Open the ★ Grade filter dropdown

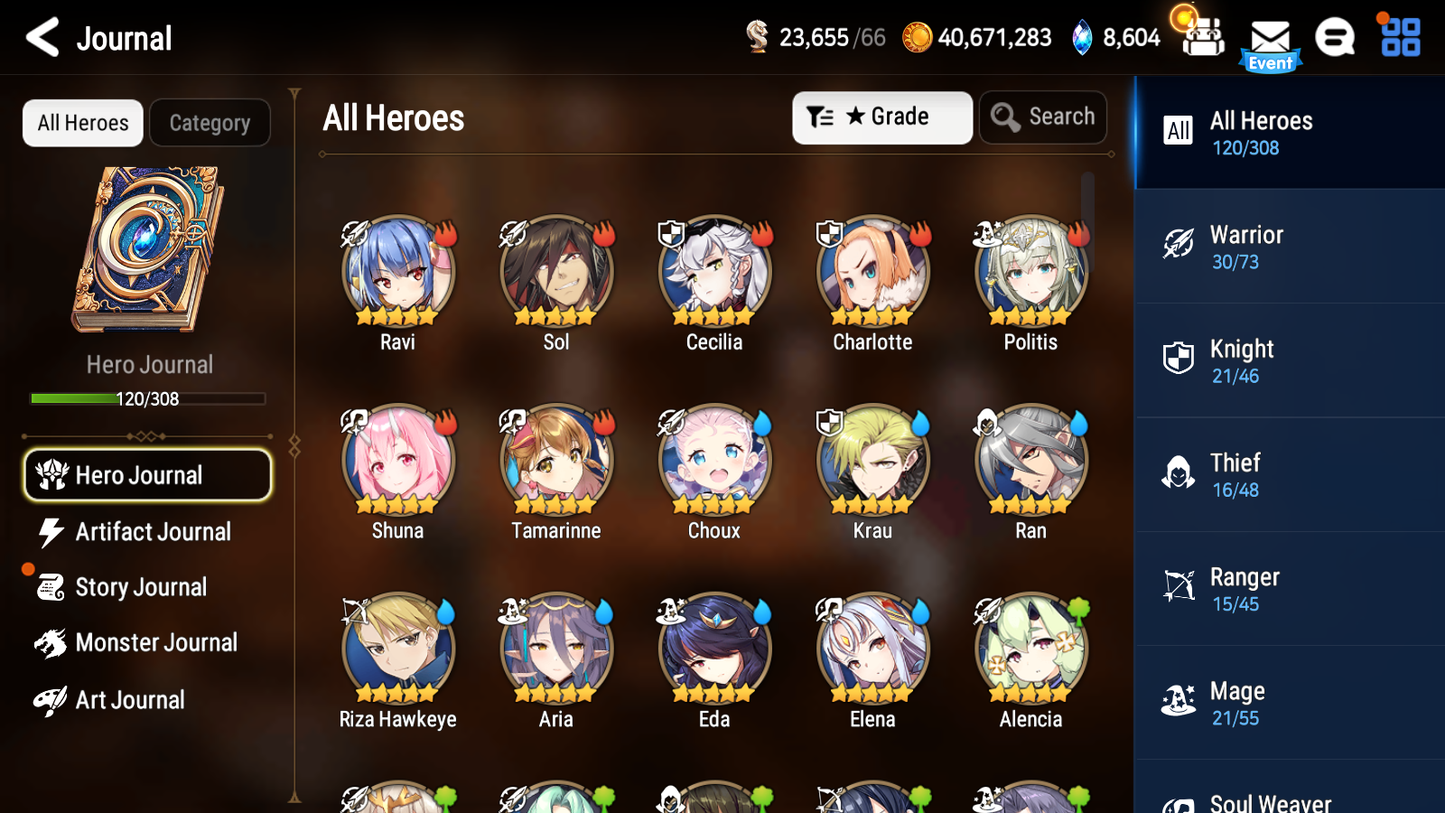click(x=882, y=117)
